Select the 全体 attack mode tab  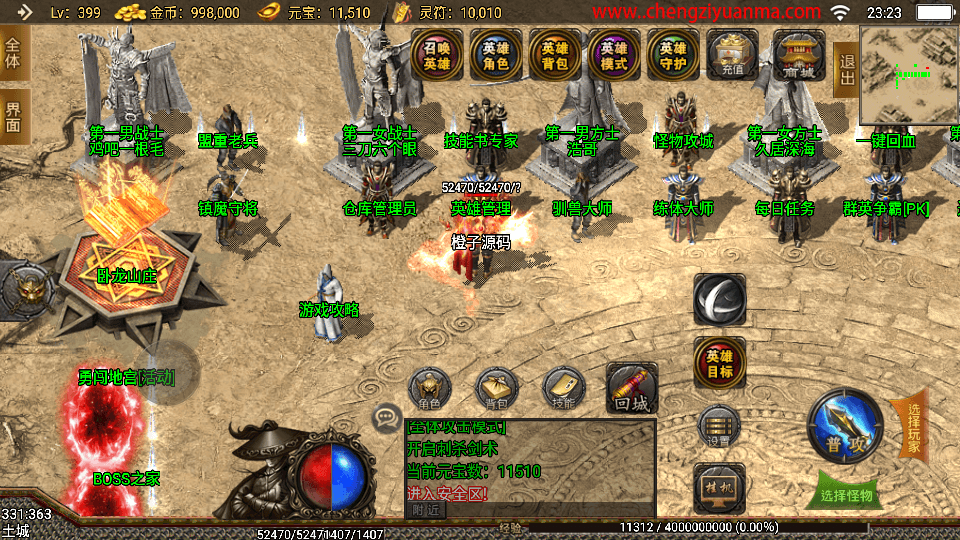(x=14, y=52)
